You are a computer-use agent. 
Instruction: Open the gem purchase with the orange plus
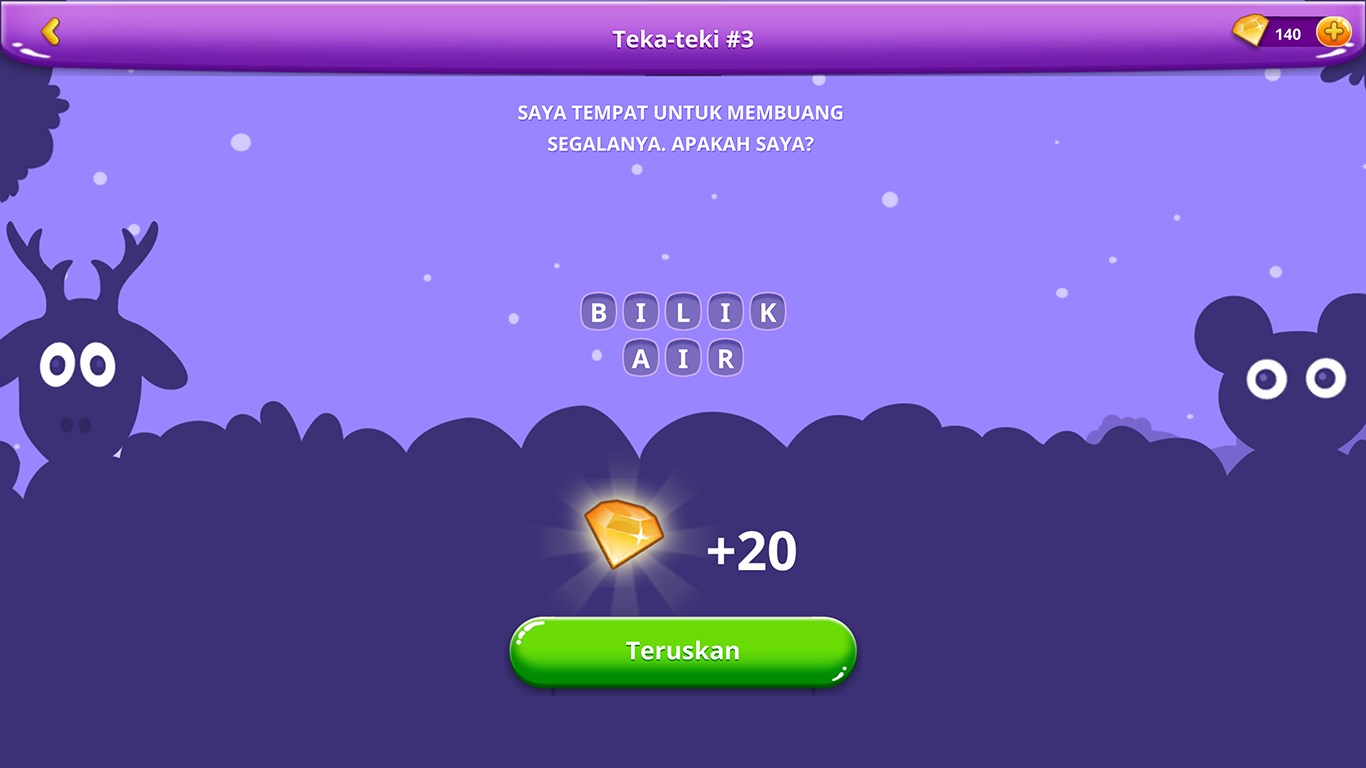point(1331,31)
